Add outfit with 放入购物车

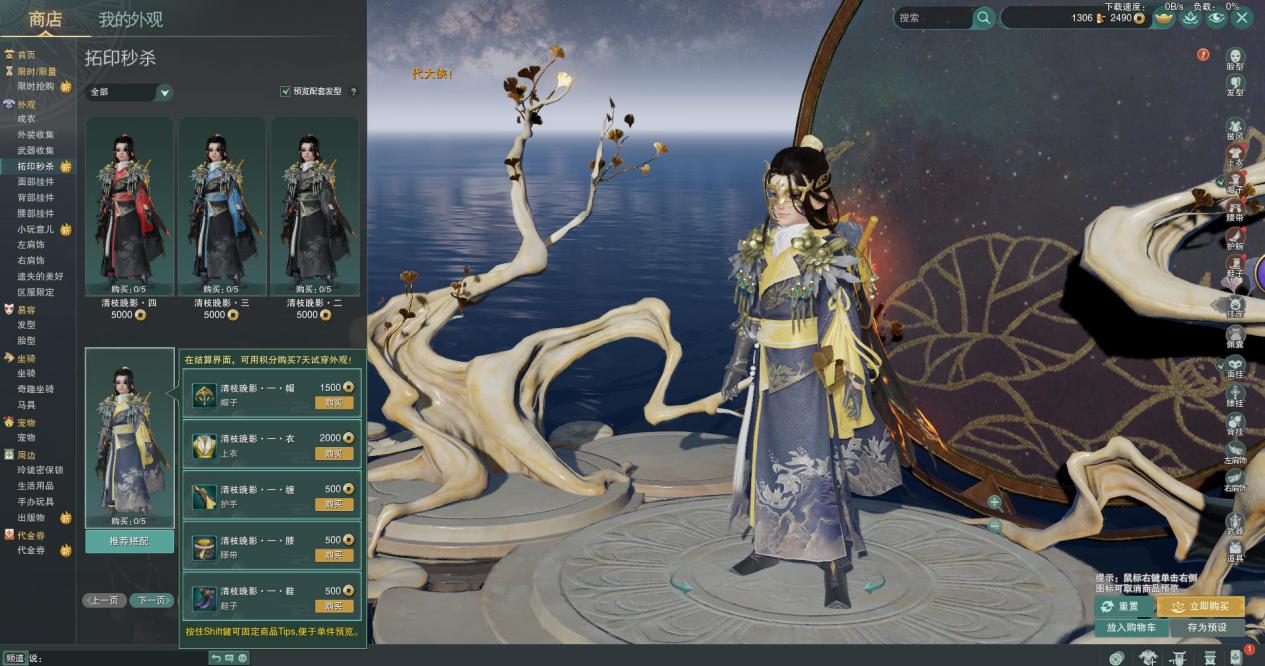[x=1131, y=628]
